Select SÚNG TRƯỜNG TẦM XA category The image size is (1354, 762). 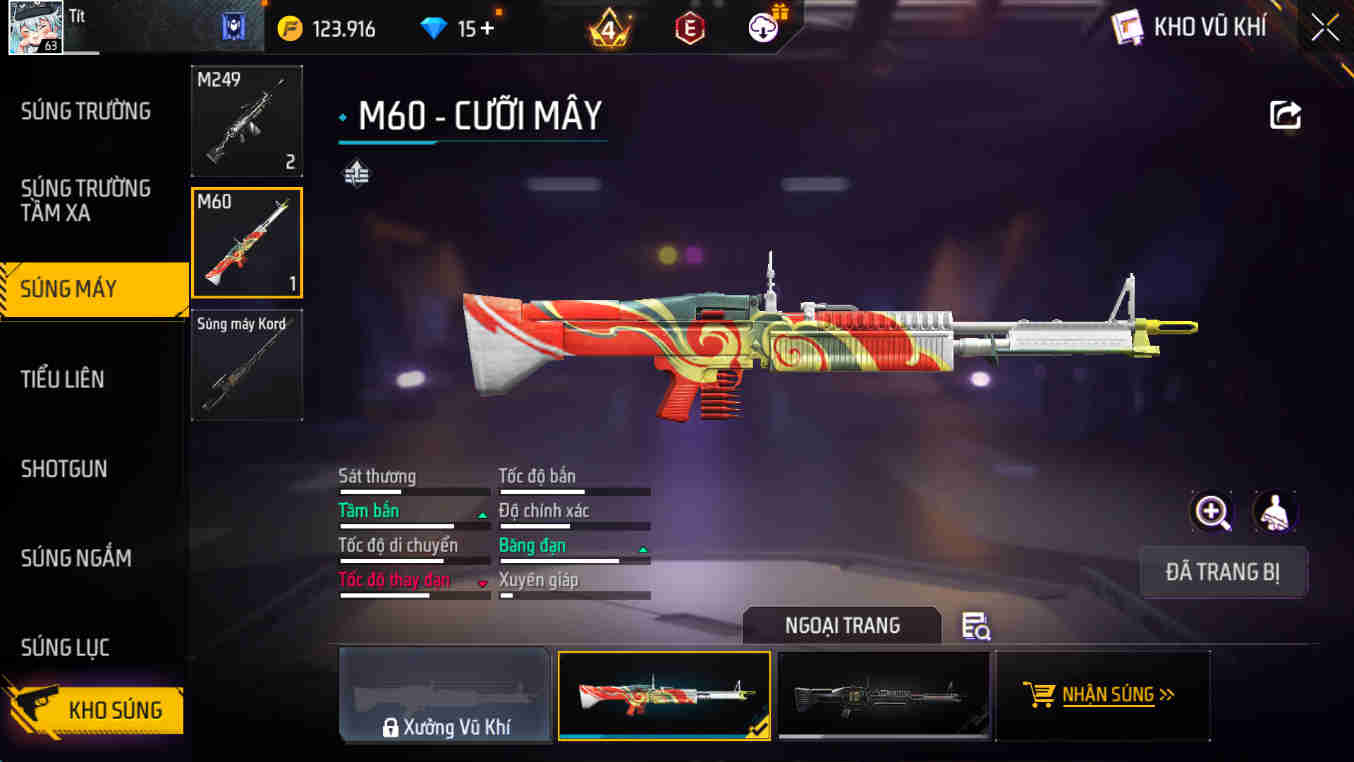[86, 200]
